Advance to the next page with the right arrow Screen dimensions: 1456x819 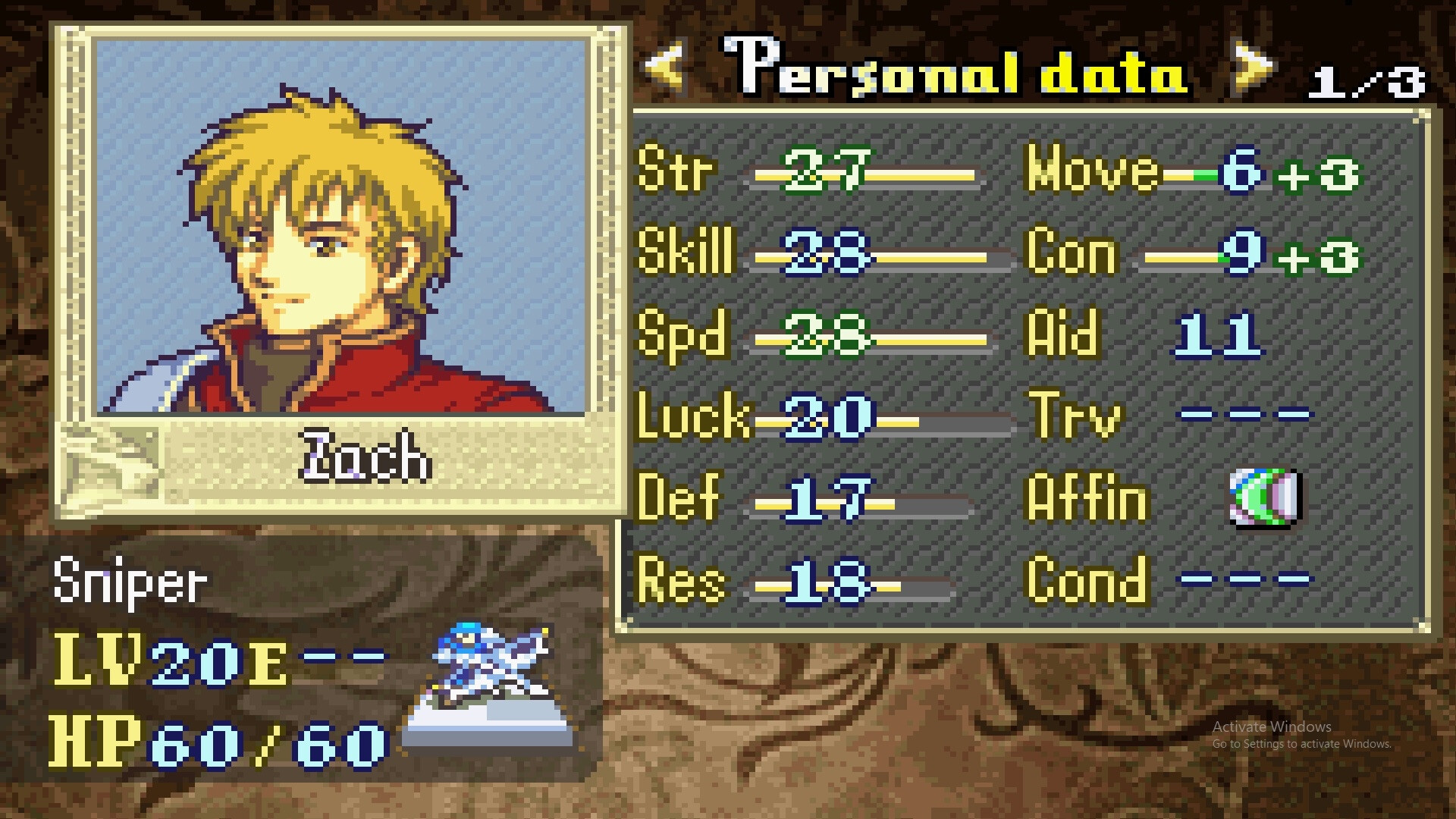coord(1255,67)
